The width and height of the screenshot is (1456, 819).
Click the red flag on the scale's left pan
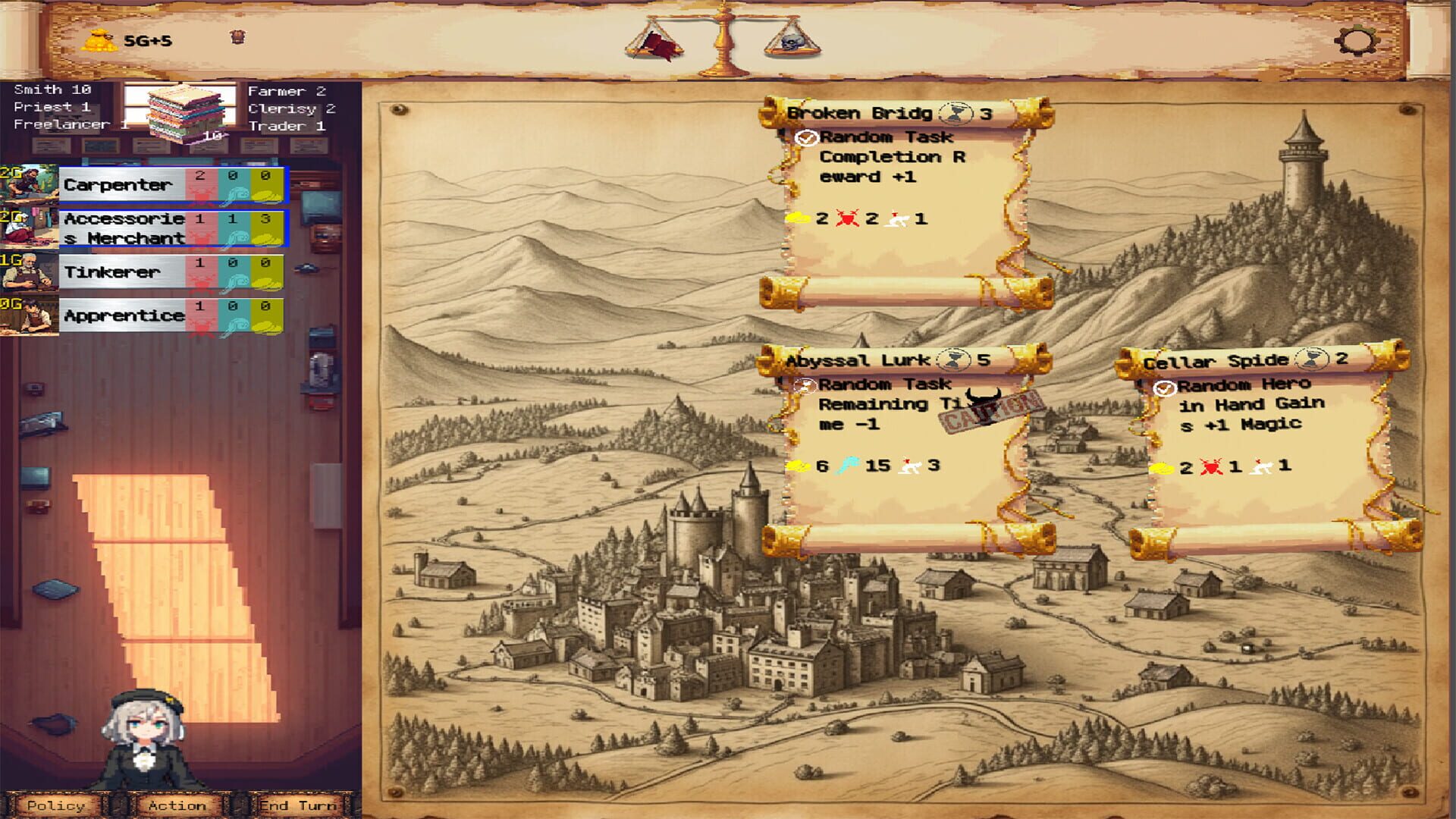tap(657, 47)
